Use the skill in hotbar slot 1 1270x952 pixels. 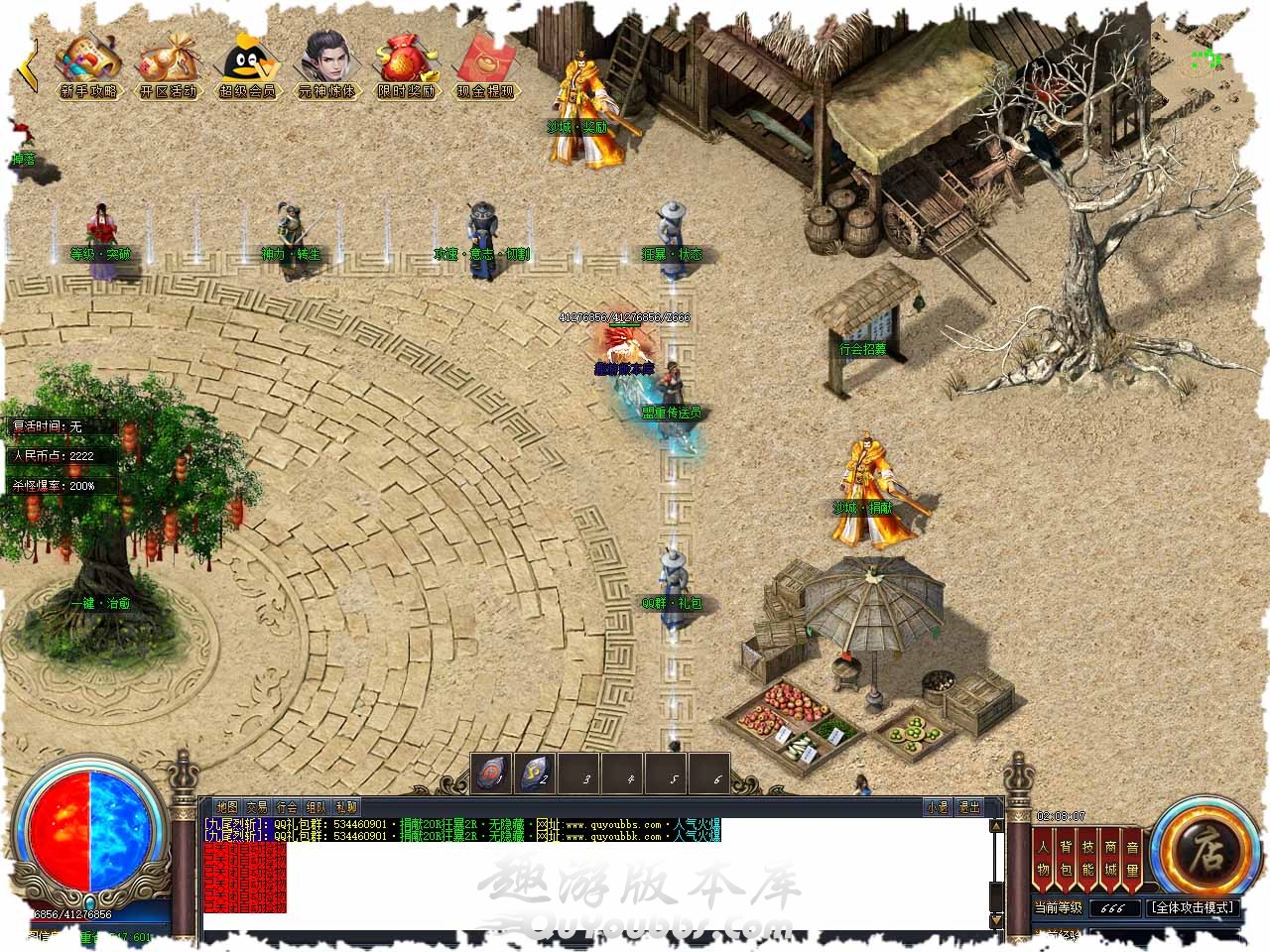(493, 774)
